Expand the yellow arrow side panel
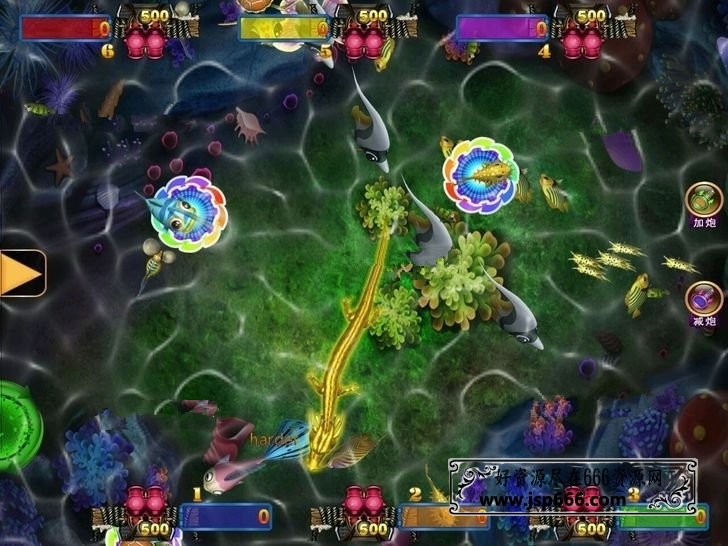 pos(21,272)
